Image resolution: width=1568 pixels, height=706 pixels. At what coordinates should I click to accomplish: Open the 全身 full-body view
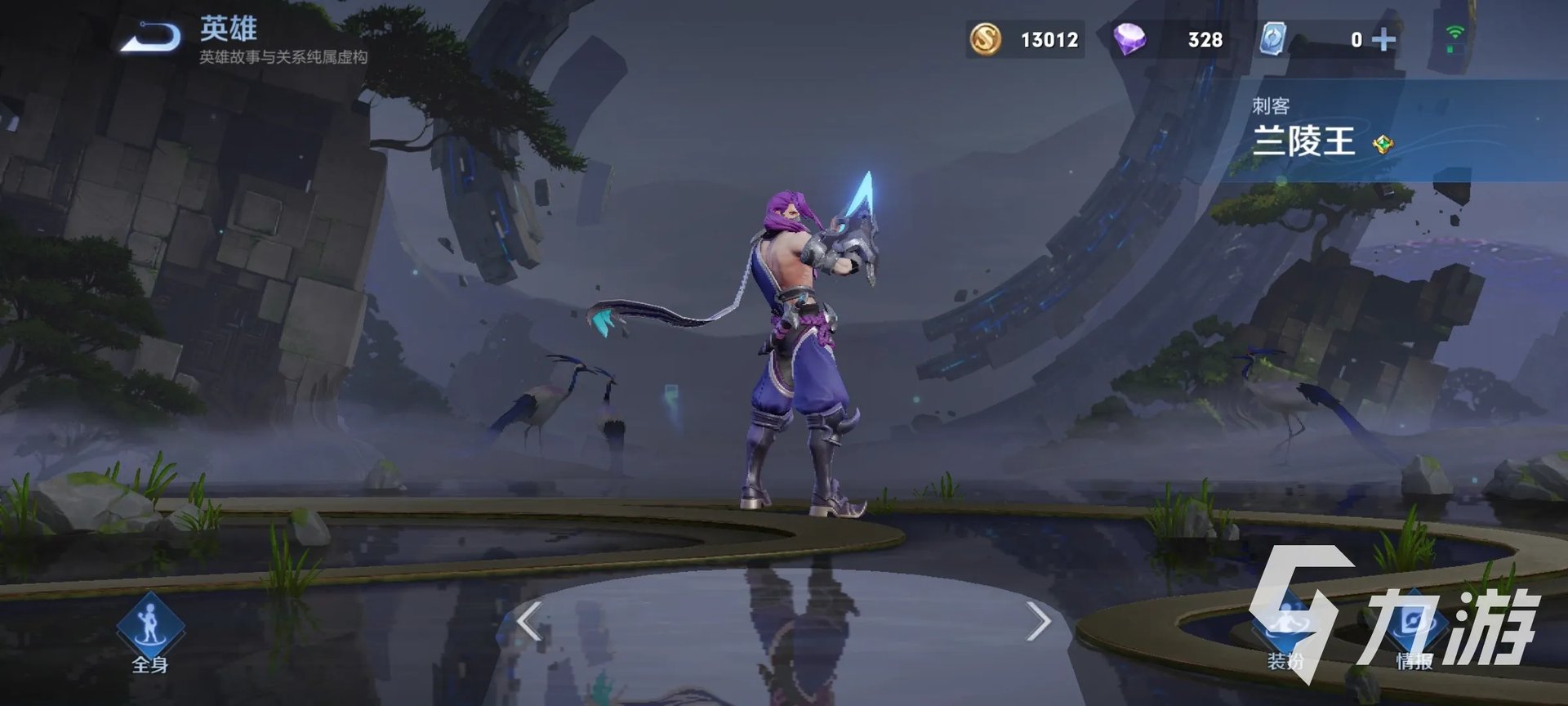click(150, 631)
